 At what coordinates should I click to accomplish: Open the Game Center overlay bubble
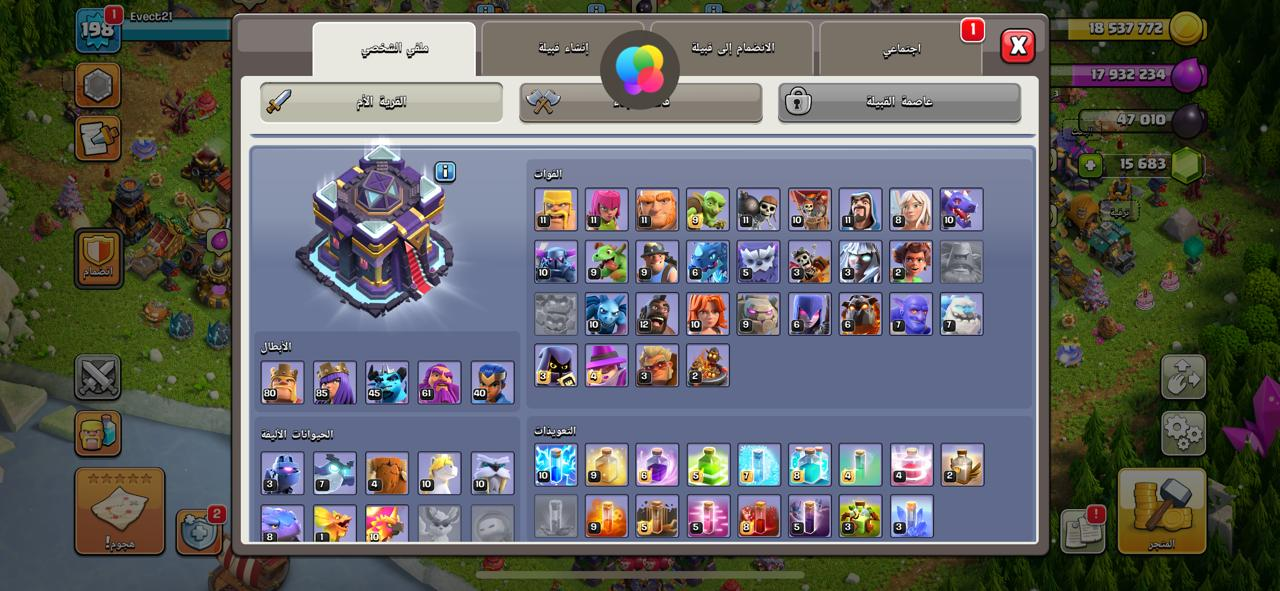click(640, 68)
